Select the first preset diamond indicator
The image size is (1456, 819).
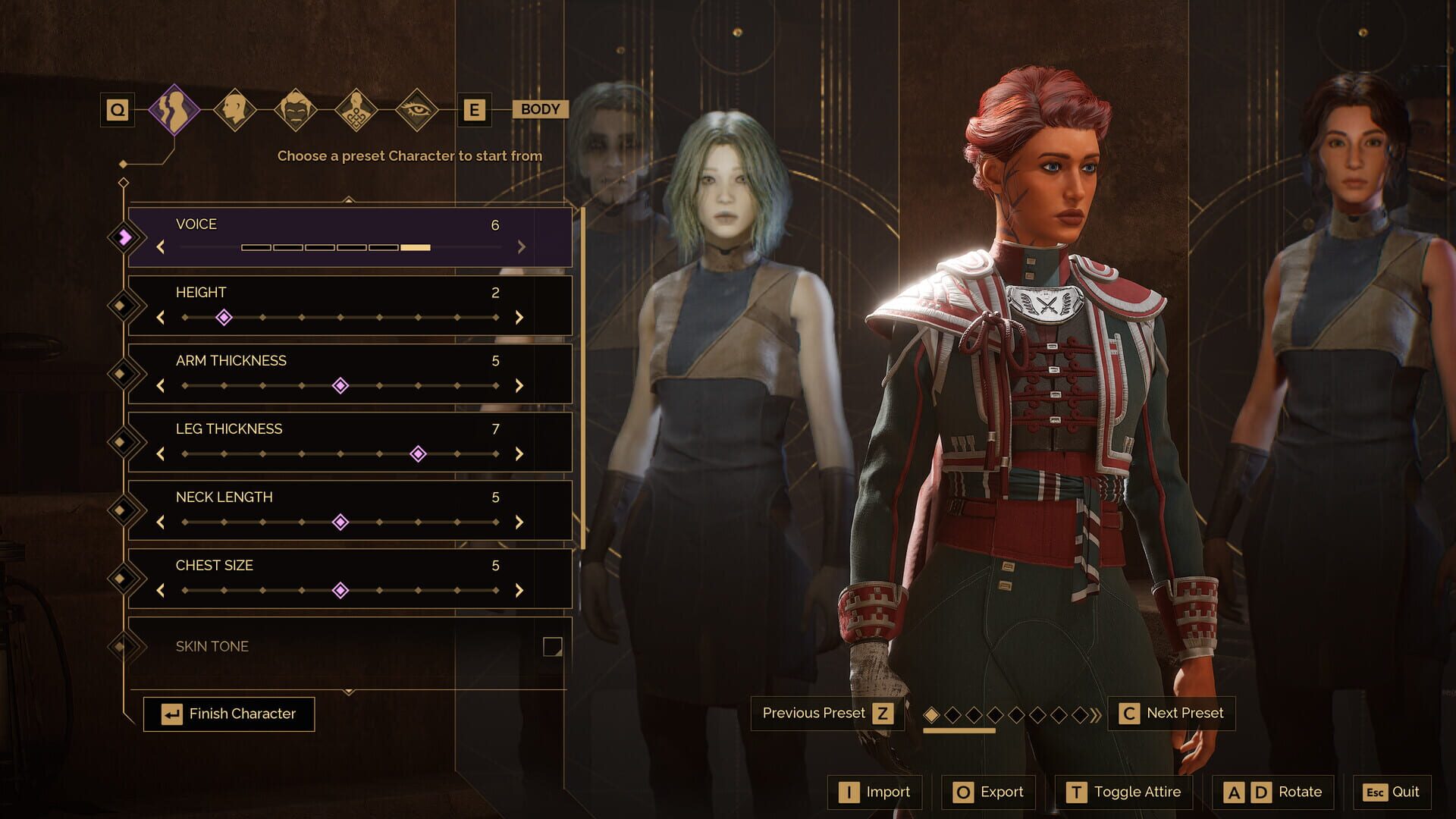[933, 714]
